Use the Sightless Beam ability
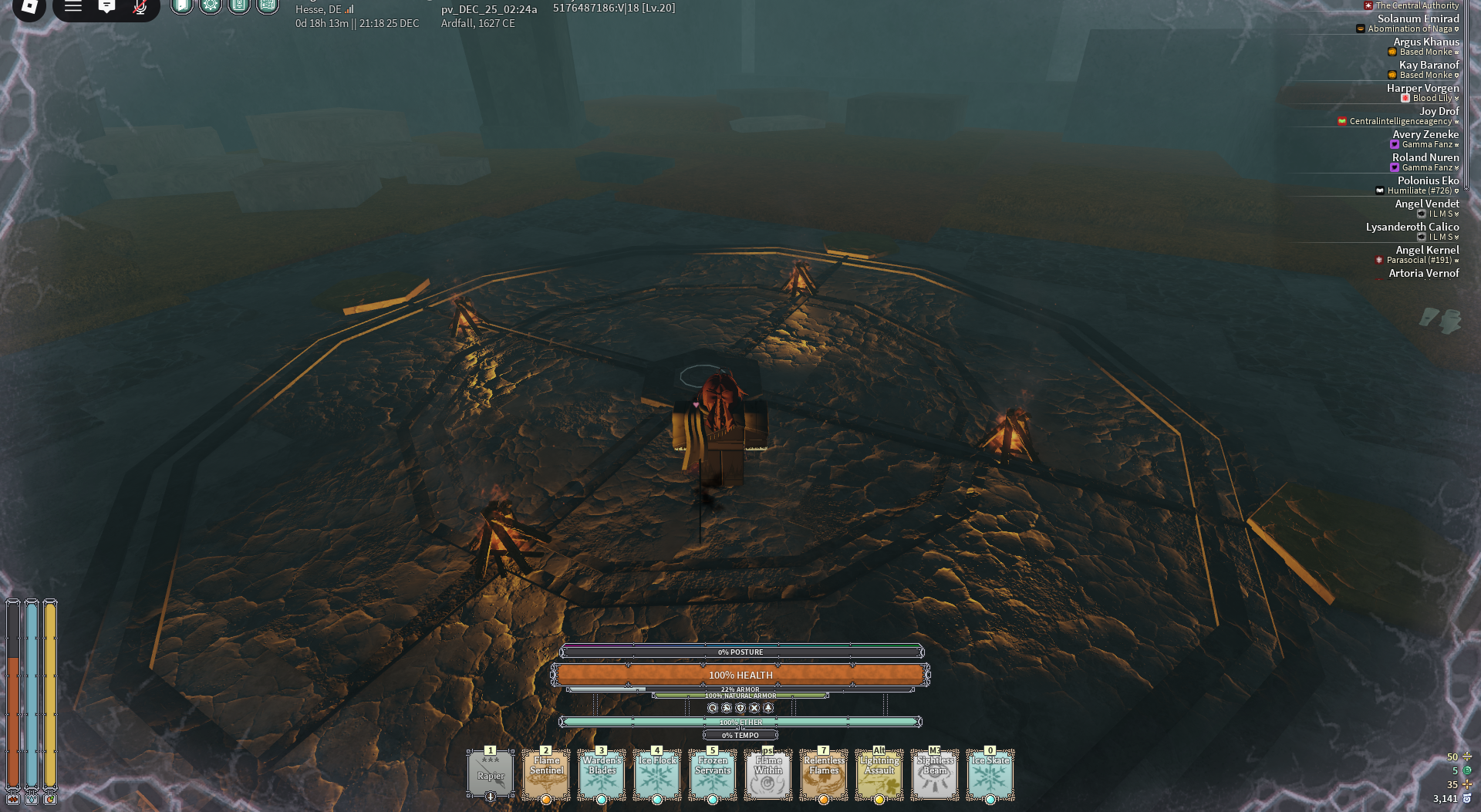This screenshot has height=812, width=1481. tap(935, 774)
